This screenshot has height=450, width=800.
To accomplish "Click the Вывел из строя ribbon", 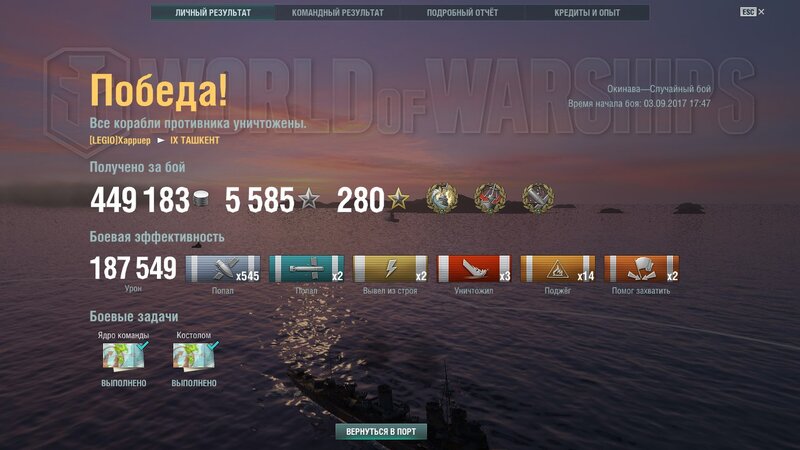I will click(391, 269).
